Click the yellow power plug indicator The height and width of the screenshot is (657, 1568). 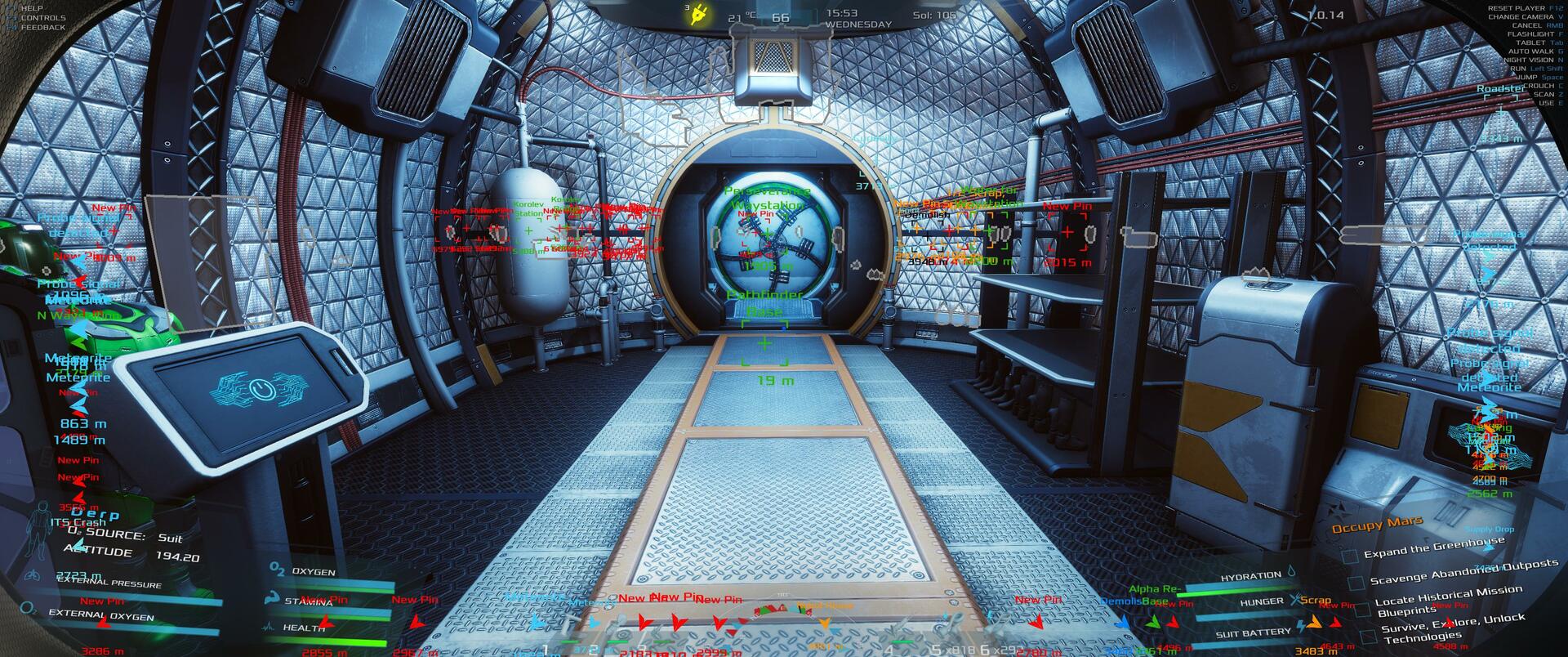pyautogui.click(x=697, y=15)
